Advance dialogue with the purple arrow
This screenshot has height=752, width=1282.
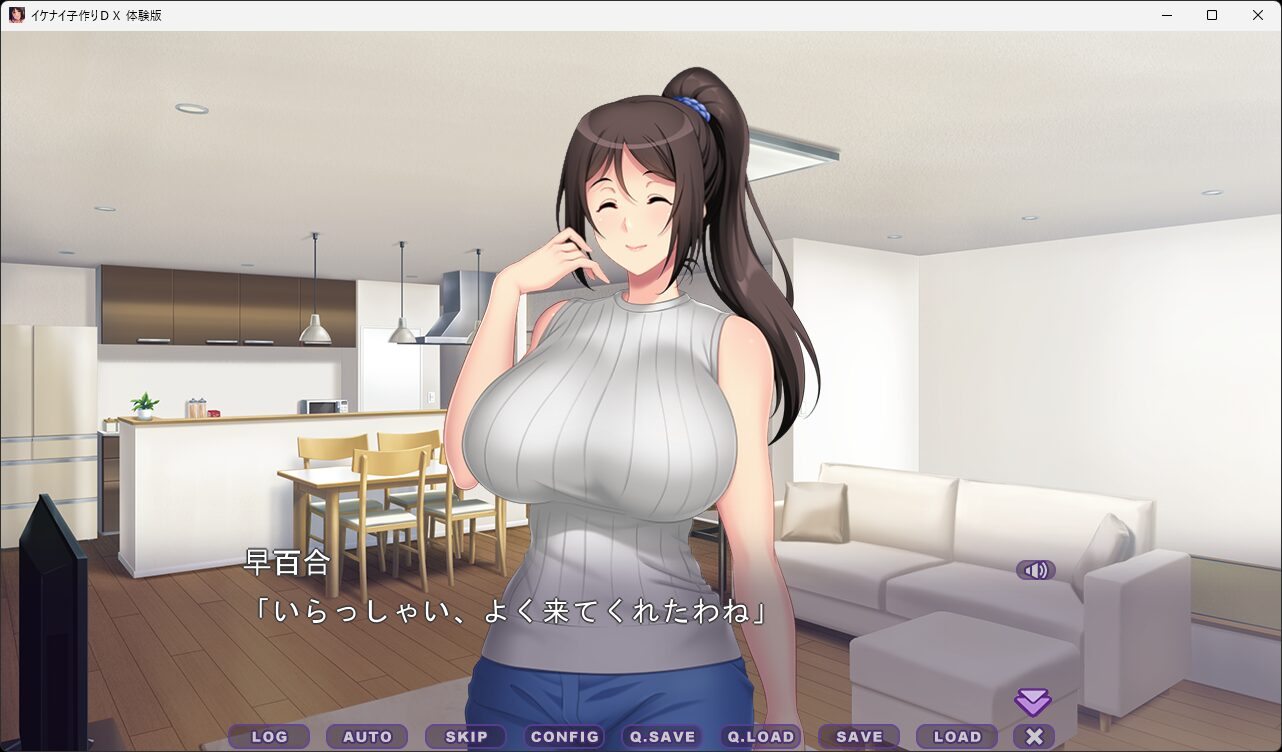click(x=1033, y=701)
